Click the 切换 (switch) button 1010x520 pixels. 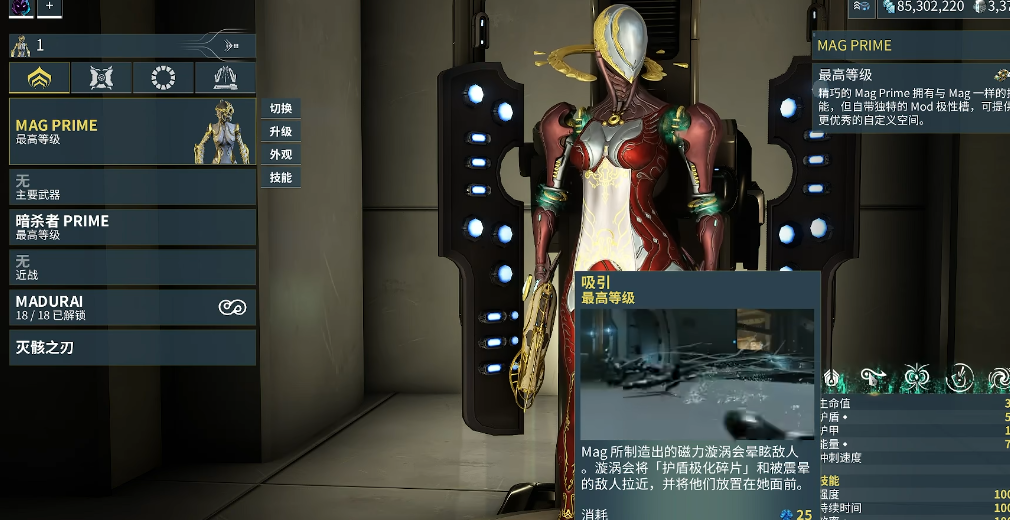click(281, 109)
